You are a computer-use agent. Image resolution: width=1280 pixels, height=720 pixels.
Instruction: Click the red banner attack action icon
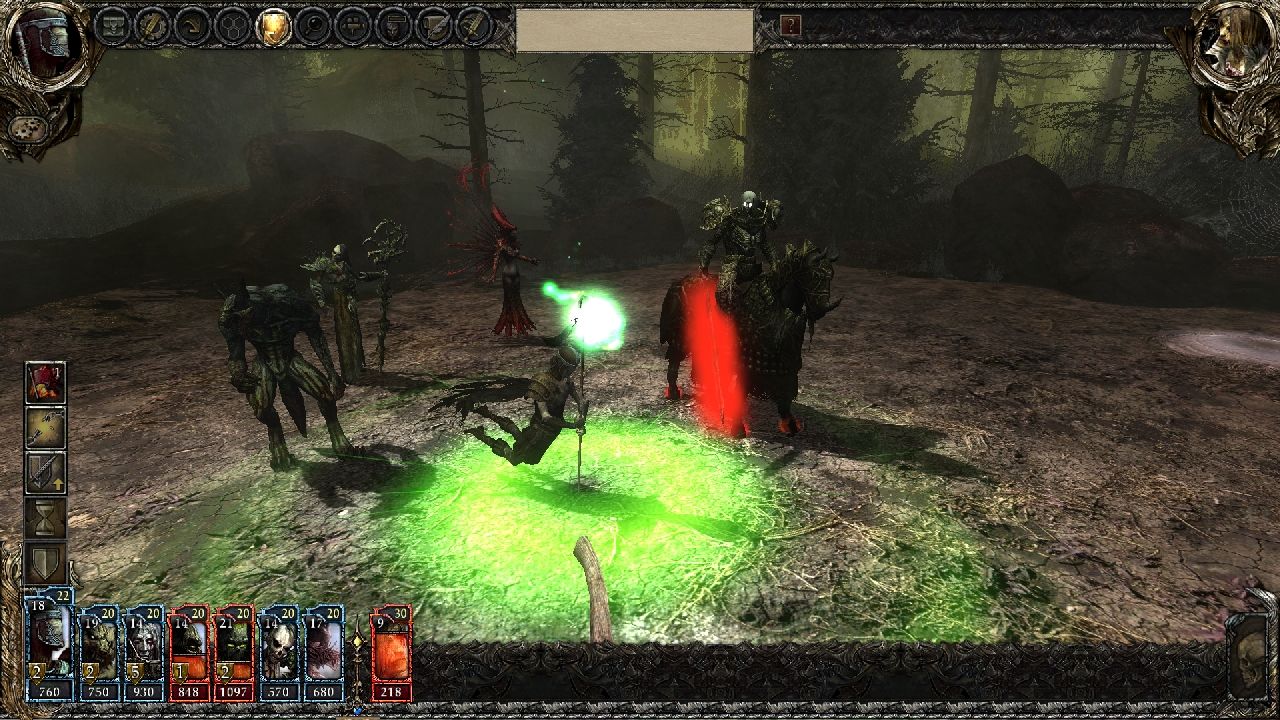click(46, 381)
